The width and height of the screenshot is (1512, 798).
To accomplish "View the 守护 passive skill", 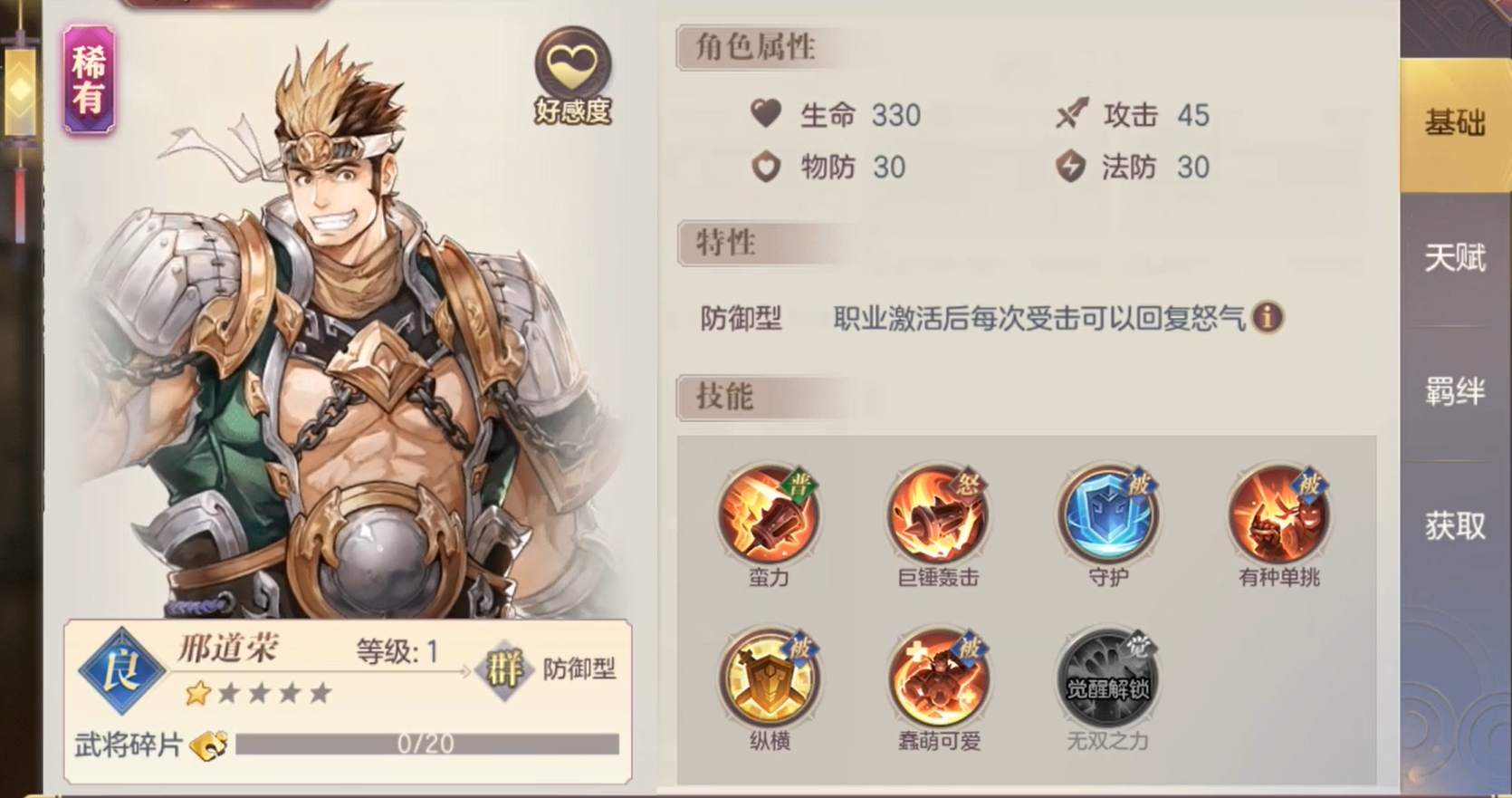I will click(x=1108, y=516).
